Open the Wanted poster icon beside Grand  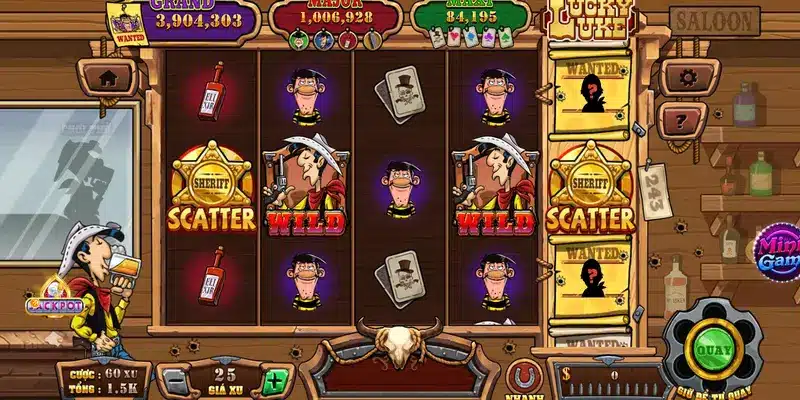(x=127, y=23)
